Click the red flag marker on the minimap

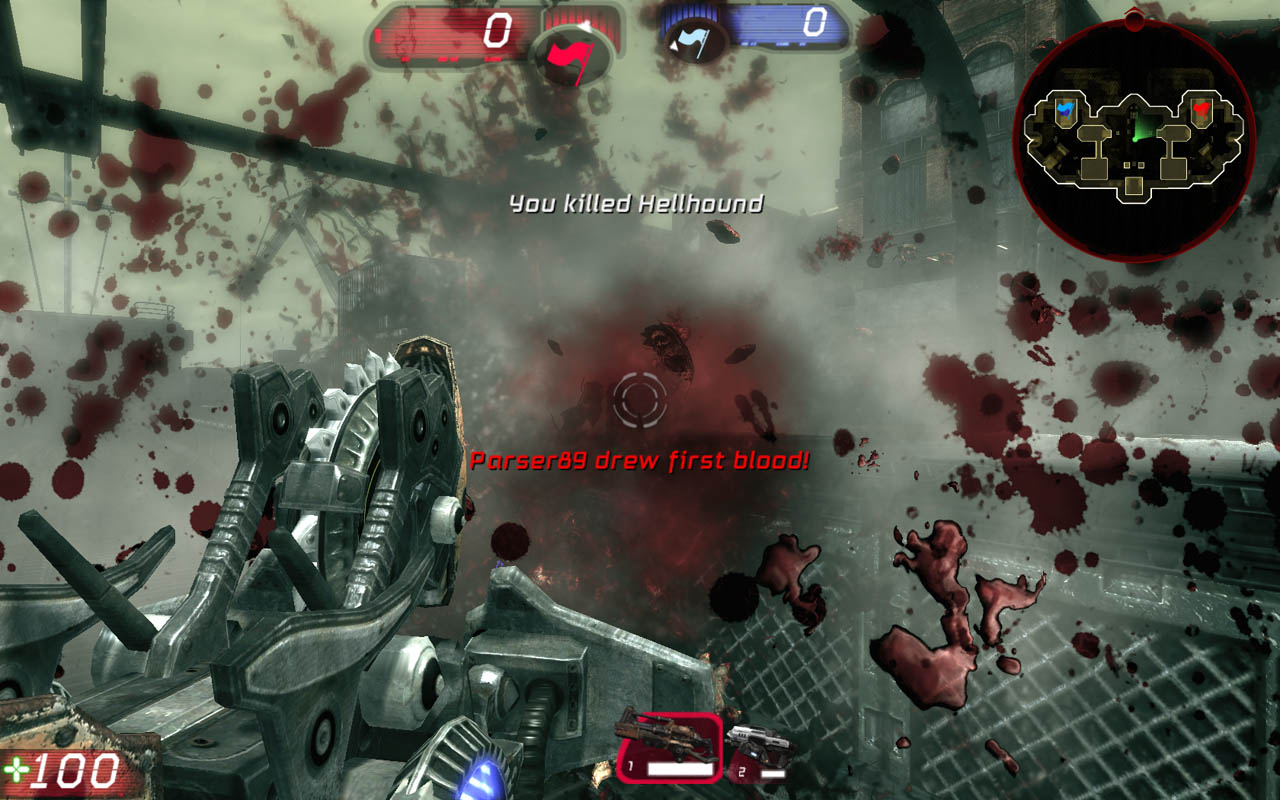tap(1200, 108)
